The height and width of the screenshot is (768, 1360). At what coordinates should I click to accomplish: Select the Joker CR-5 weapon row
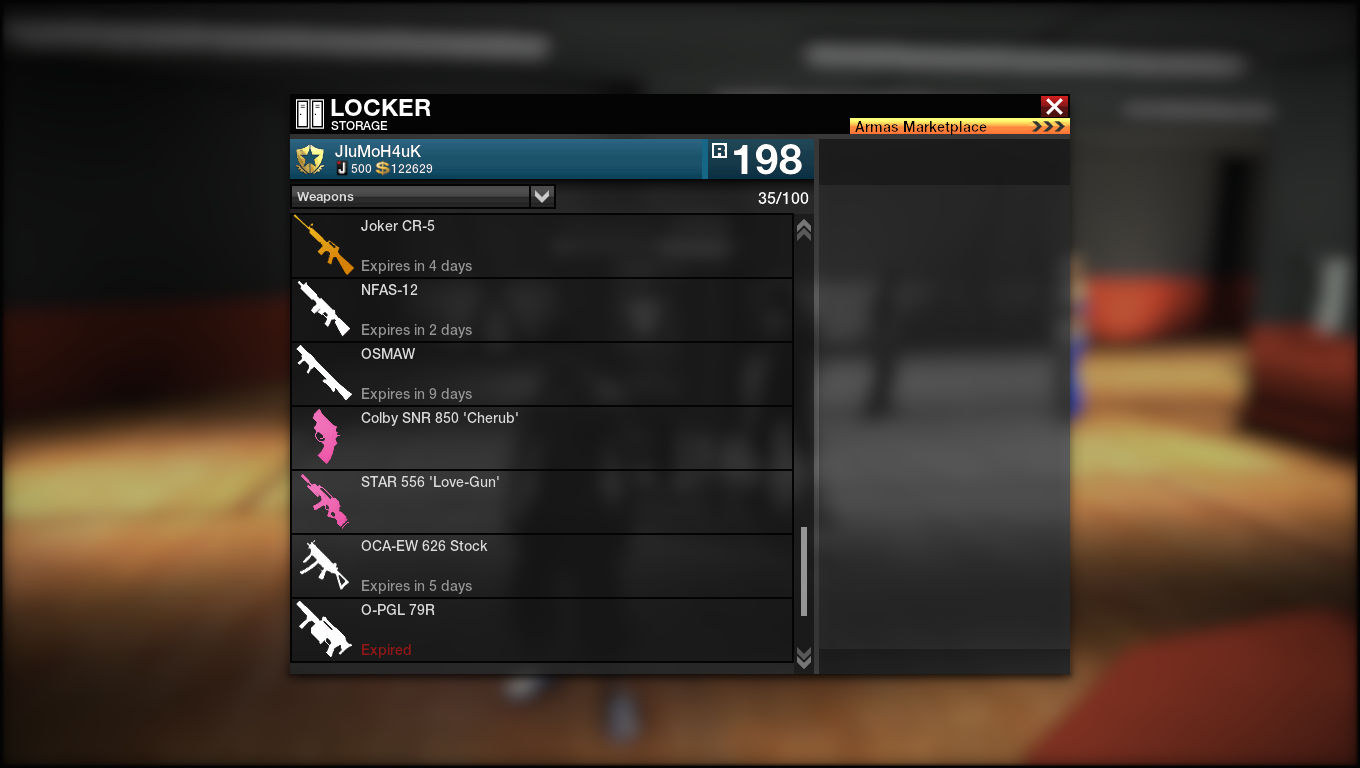[541, 246]
